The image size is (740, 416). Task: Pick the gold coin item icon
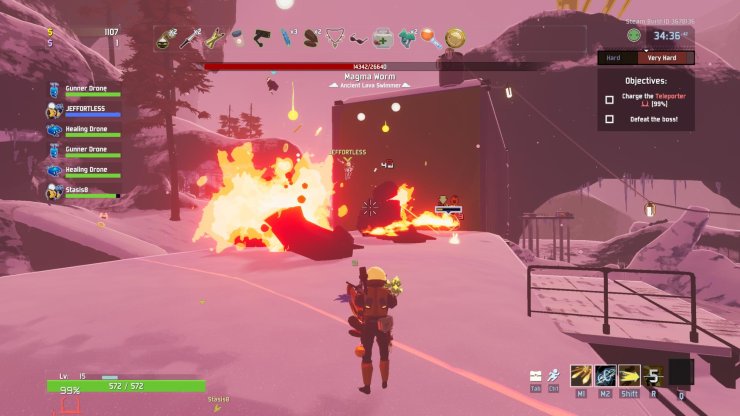454,39
